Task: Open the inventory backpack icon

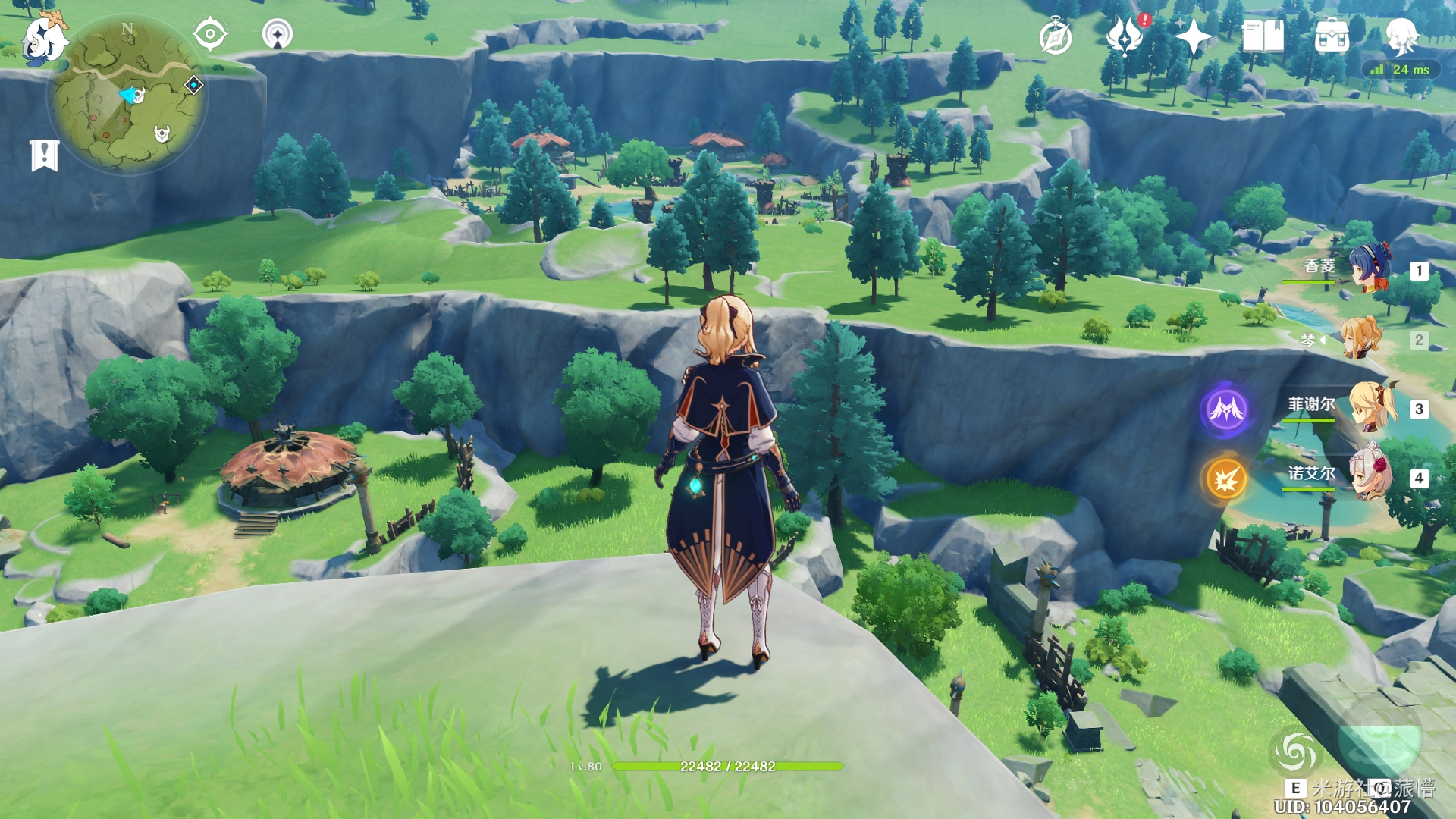Action: point(1332,36)
